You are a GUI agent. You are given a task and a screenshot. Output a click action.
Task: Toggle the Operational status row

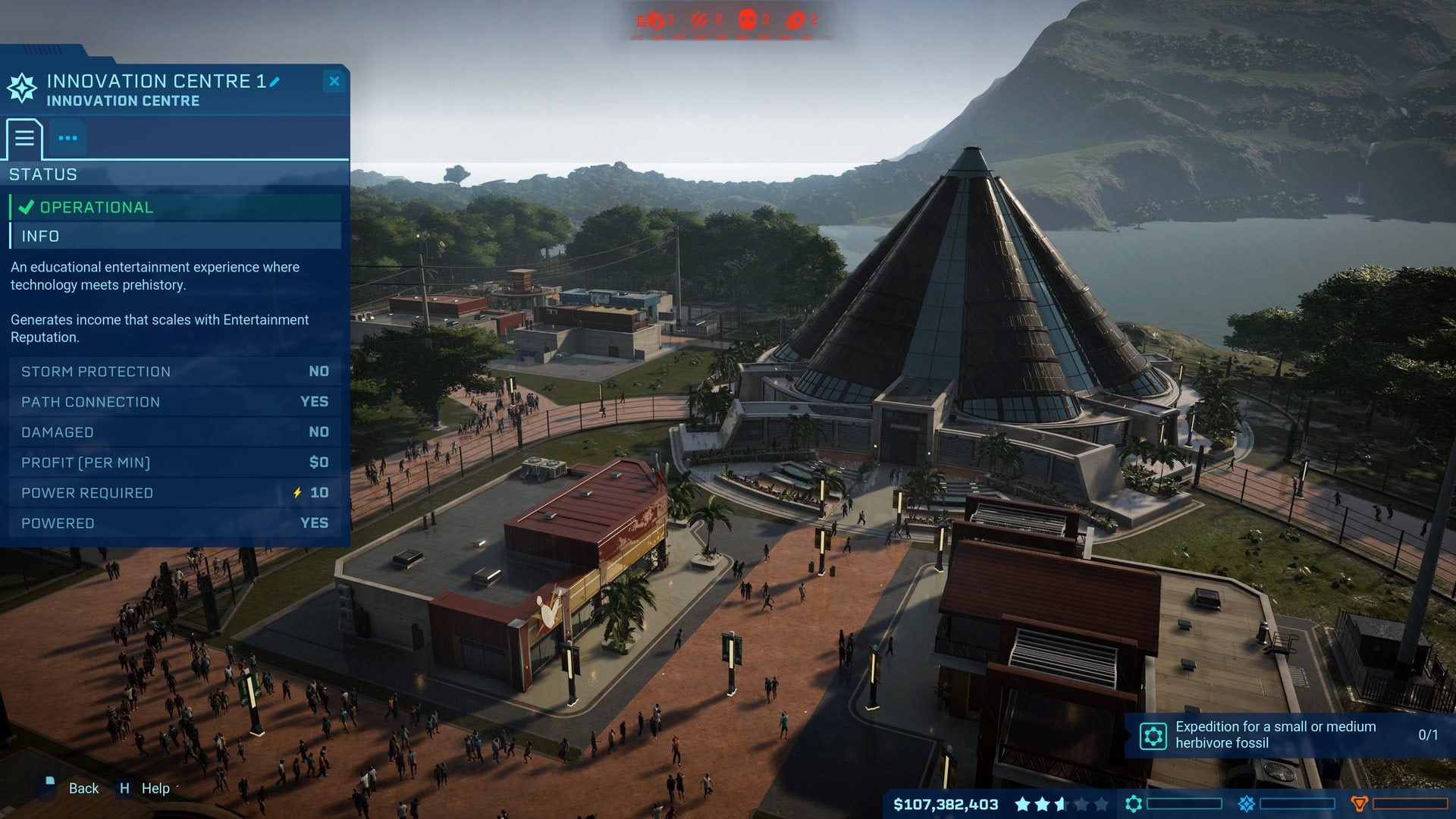point(174,206)
